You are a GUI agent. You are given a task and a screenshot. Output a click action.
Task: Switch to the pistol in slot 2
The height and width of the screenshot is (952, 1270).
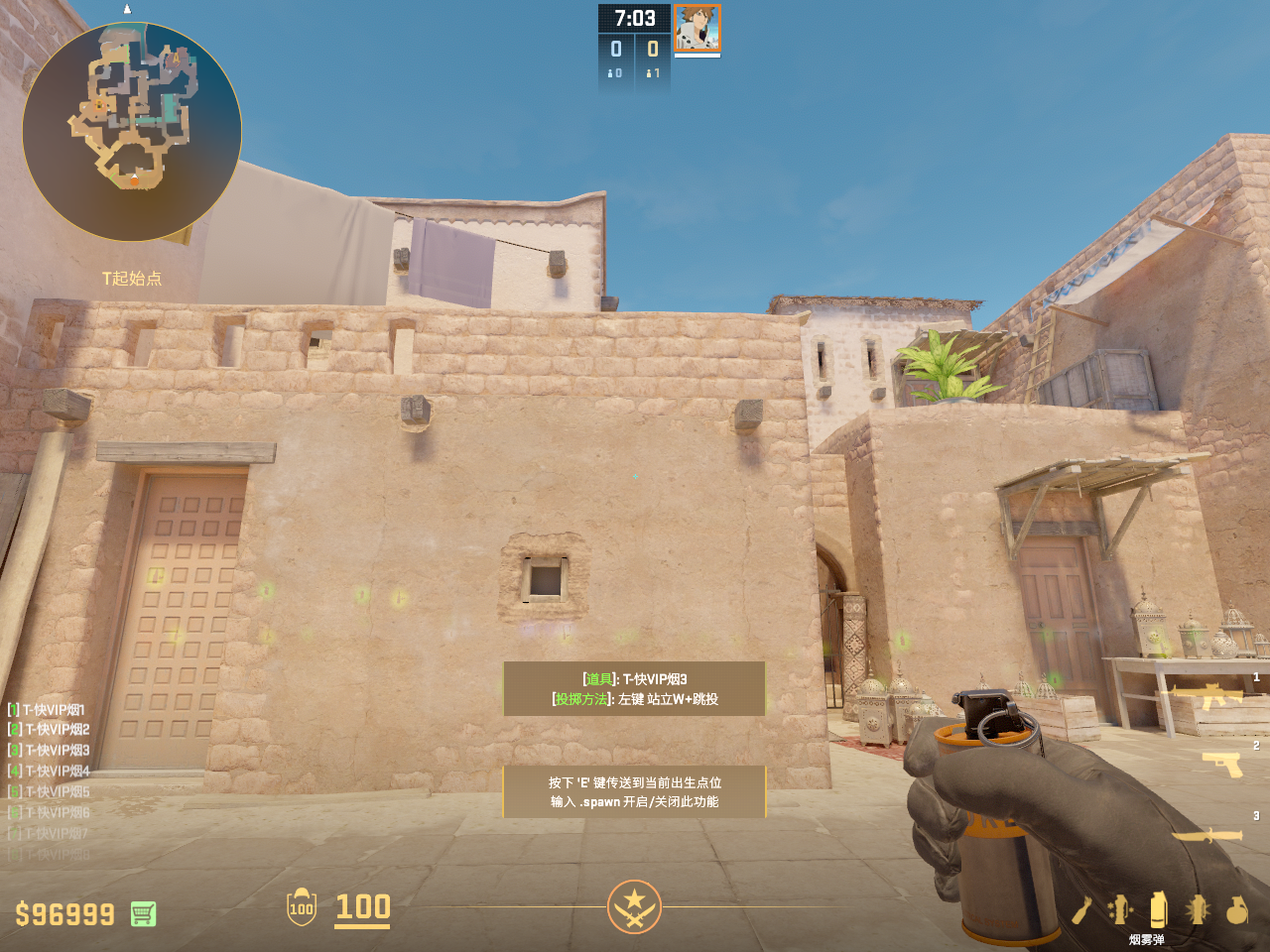1221,764
